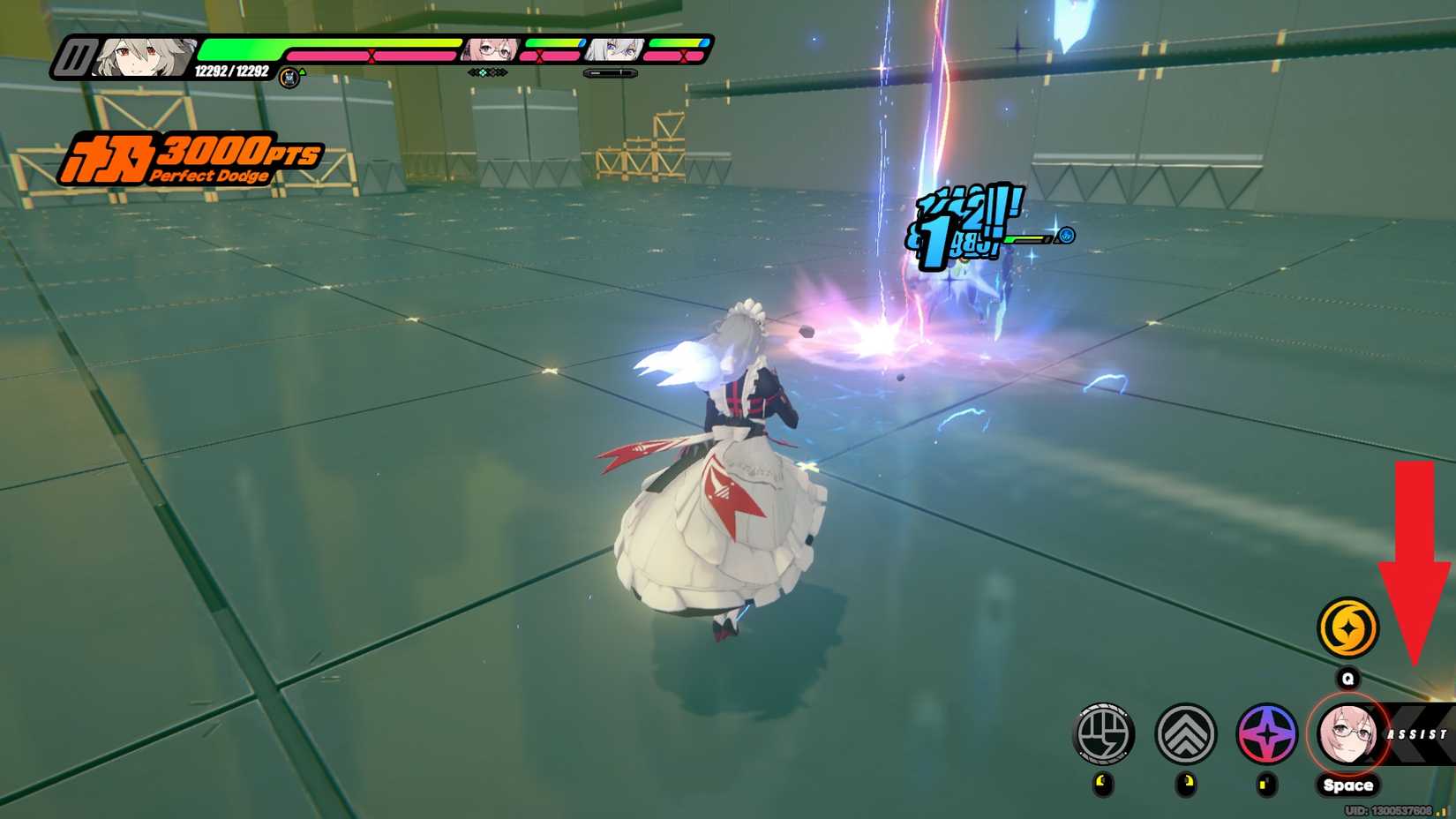The height and width of the screenshot is (819, 1456).
Task: Select the chevron evade skill icon
Action: (1189, 733)
